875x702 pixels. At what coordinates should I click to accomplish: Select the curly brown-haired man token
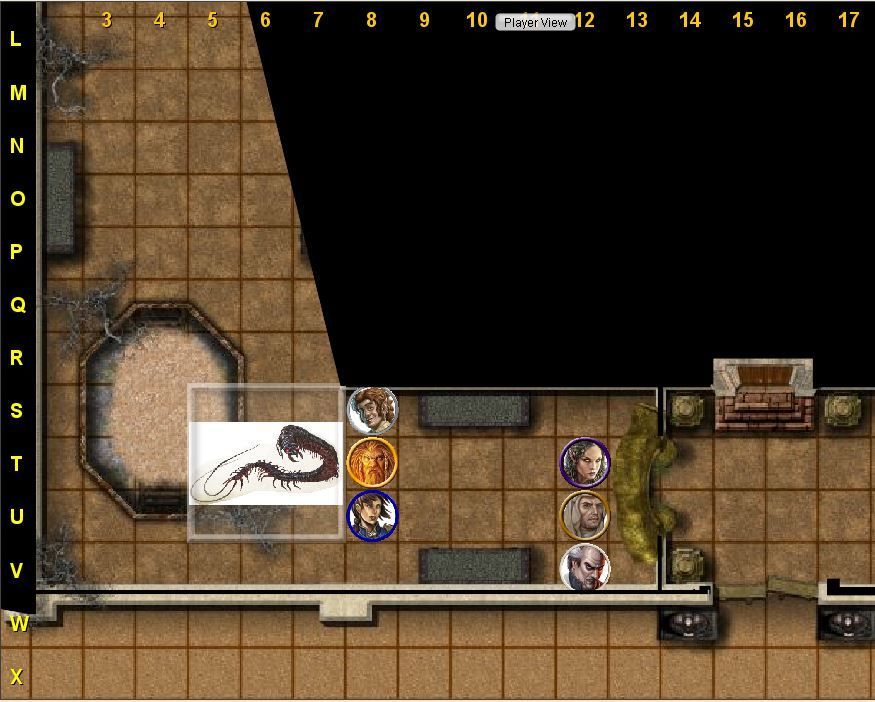[x=372, y=410]
